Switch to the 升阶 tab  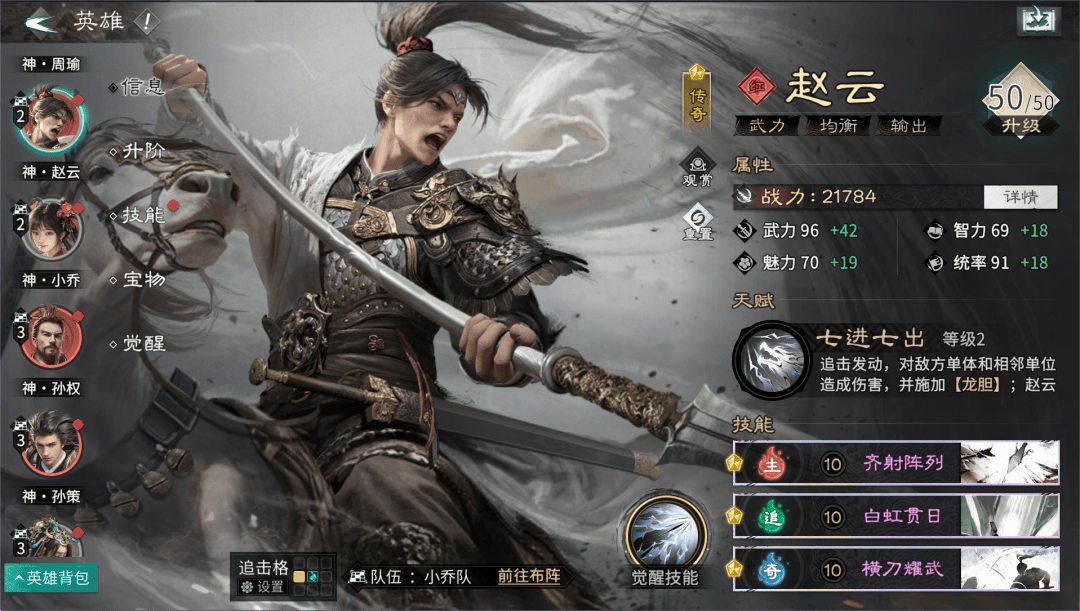point(142,151)
